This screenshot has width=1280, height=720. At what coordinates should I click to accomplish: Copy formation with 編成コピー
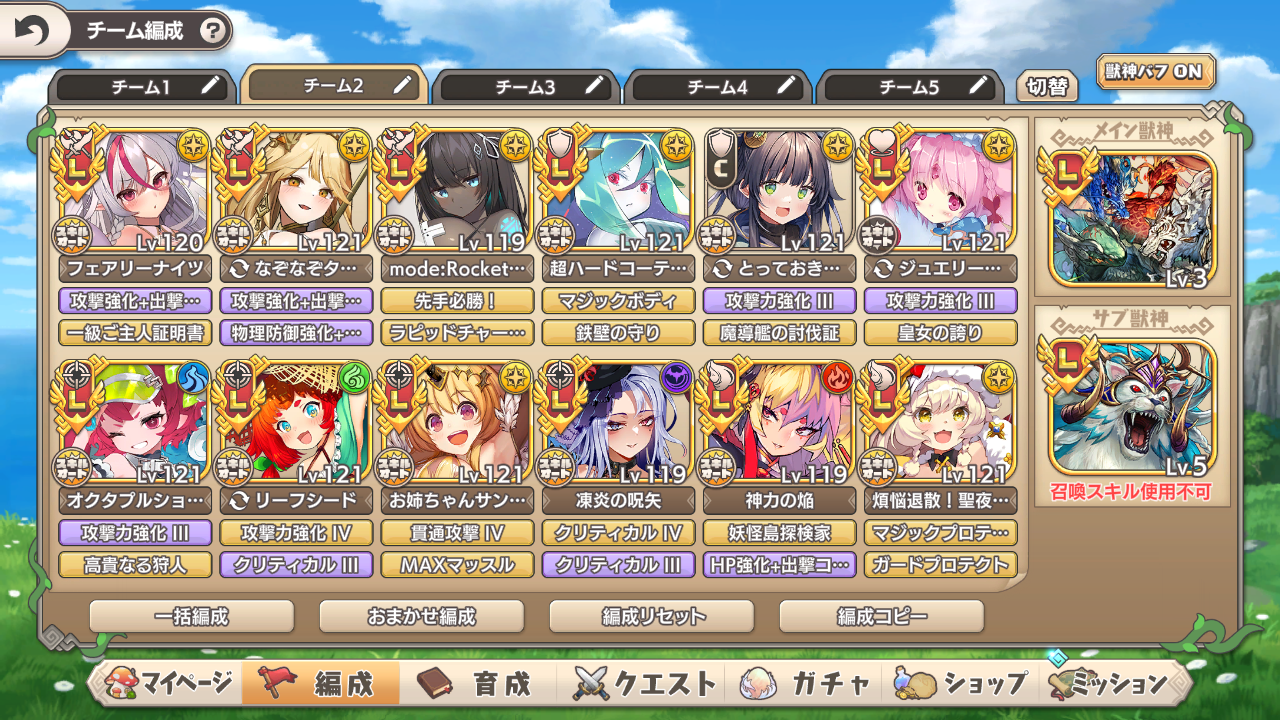882,616
